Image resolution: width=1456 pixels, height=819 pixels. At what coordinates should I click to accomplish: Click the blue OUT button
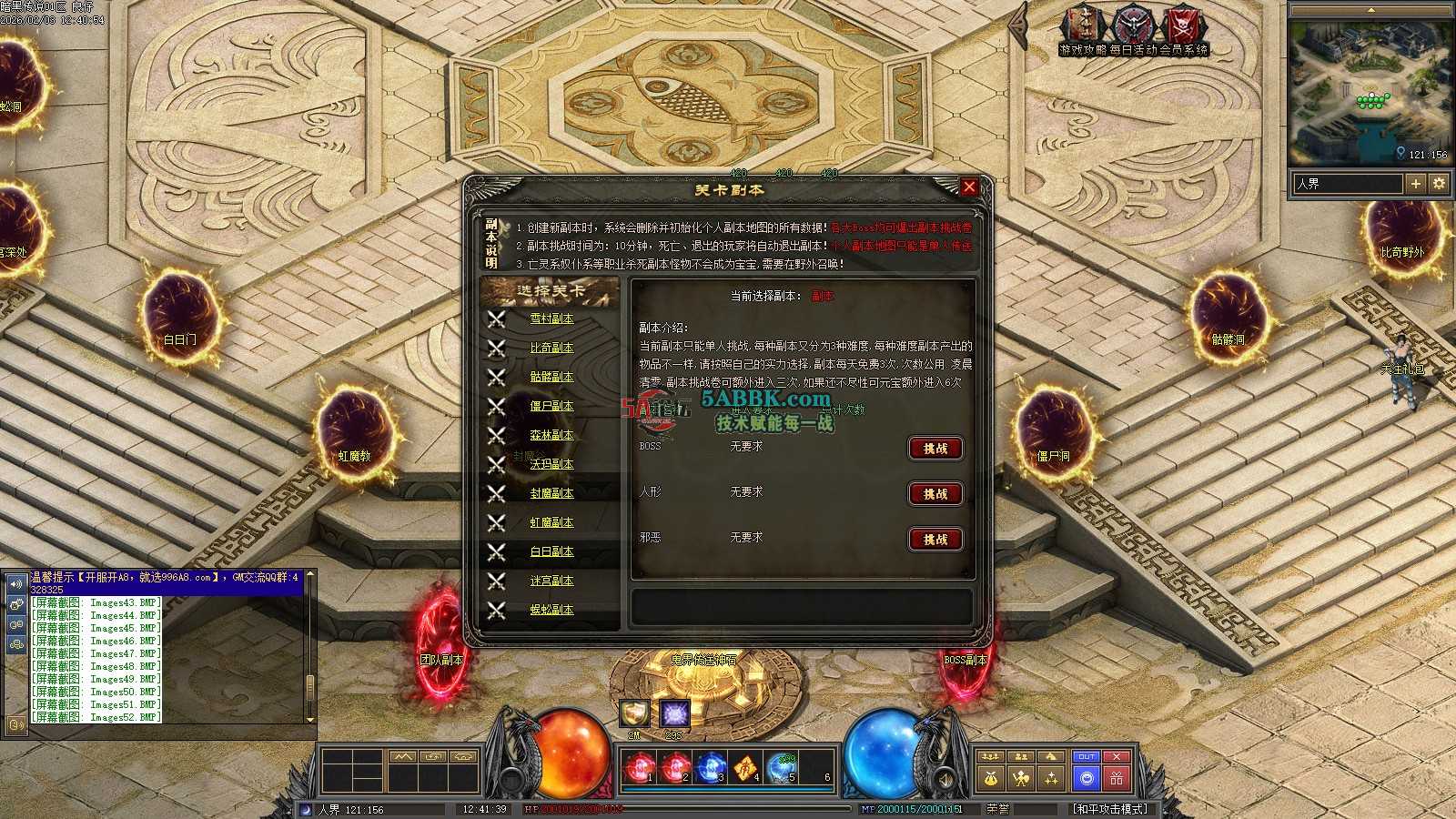pos(1086,757)
